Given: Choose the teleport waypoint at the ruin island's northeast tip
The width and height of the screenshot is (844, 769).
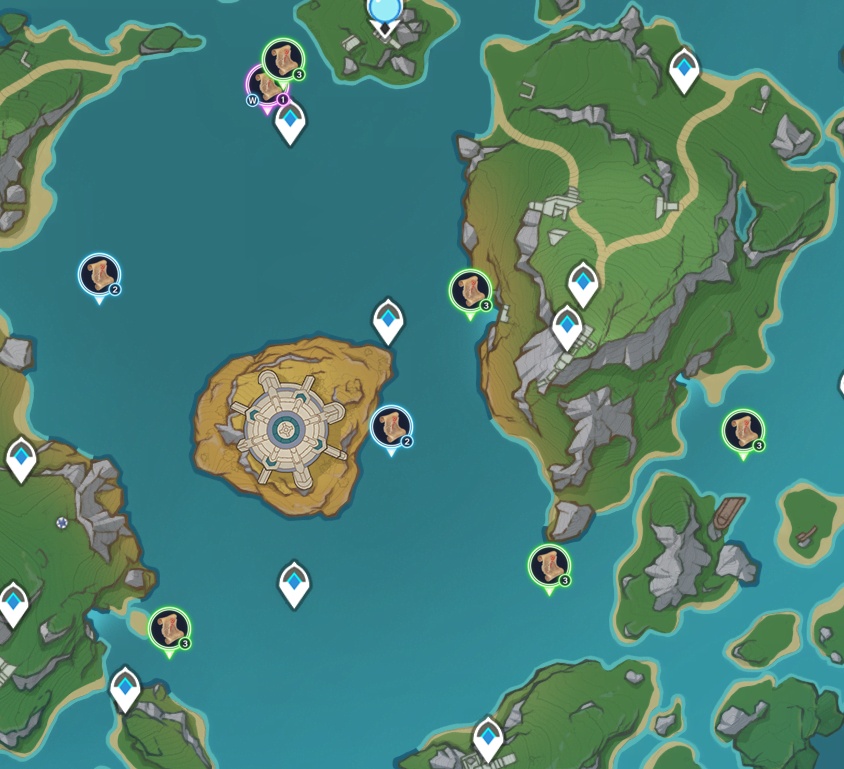Looking at the screenshot, I should tap(388, 320).
